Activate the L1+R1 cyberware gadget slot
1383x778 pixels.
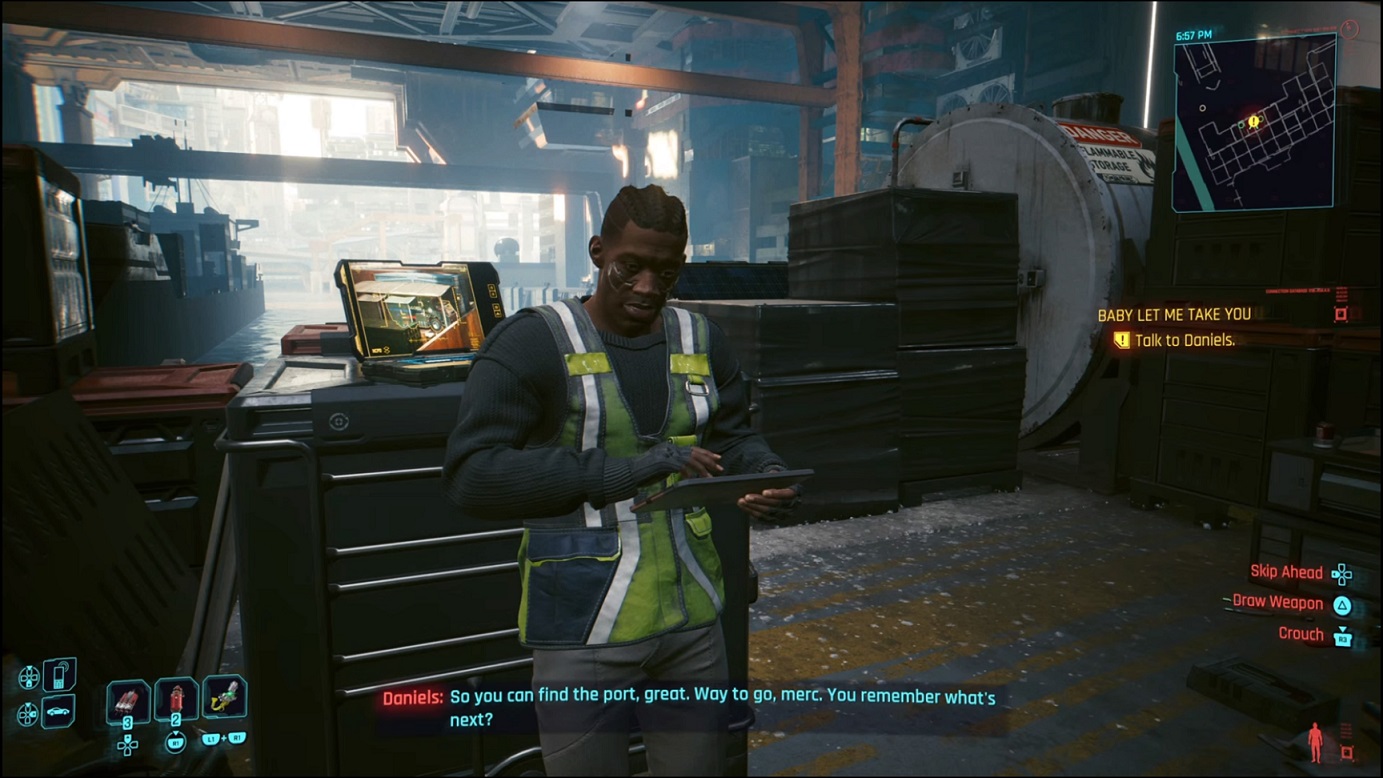pyautogui.click(x=226, y=697)
